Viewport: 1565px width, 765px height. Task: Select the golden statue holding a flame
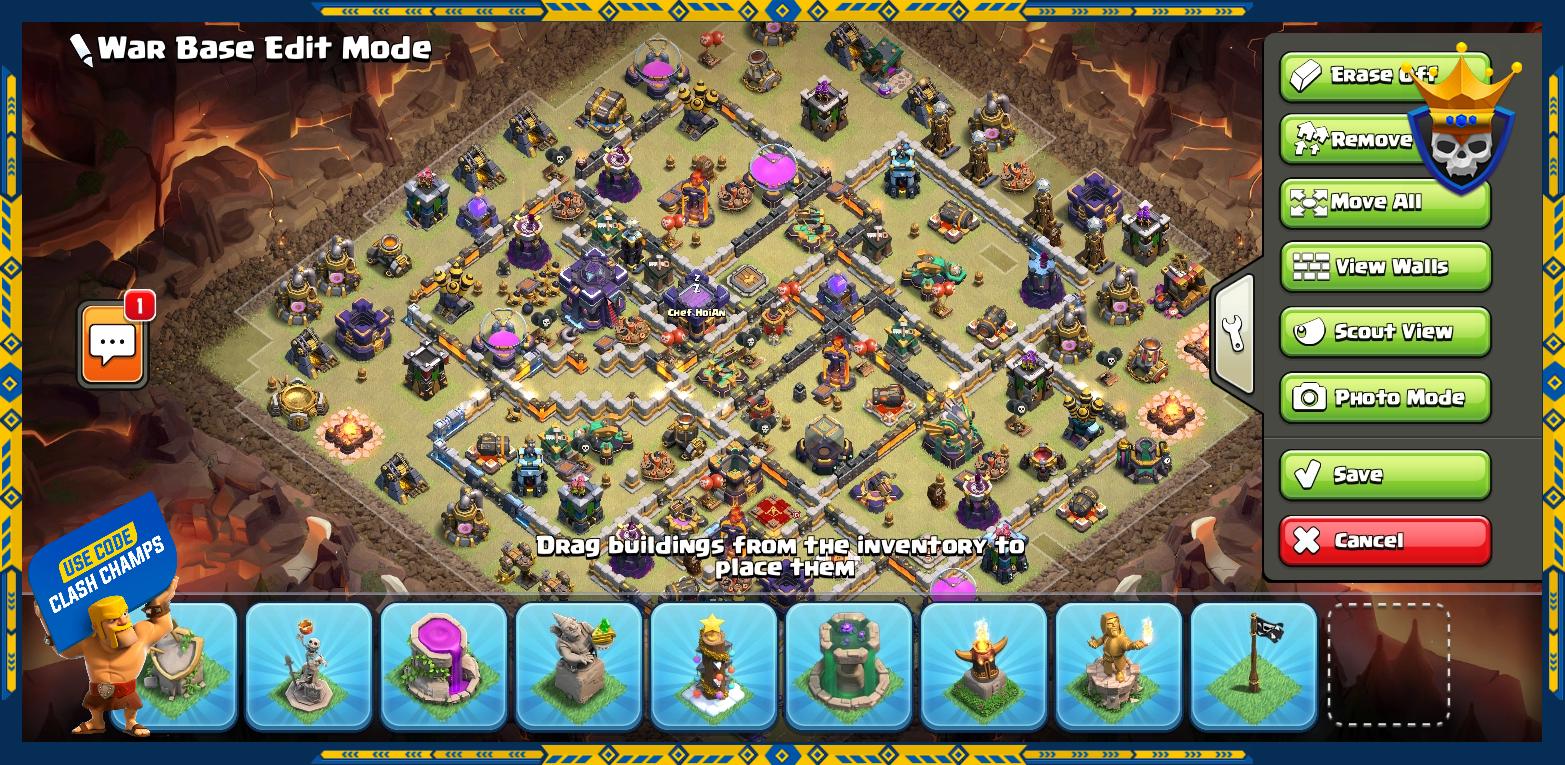(x=1118, y=665)
